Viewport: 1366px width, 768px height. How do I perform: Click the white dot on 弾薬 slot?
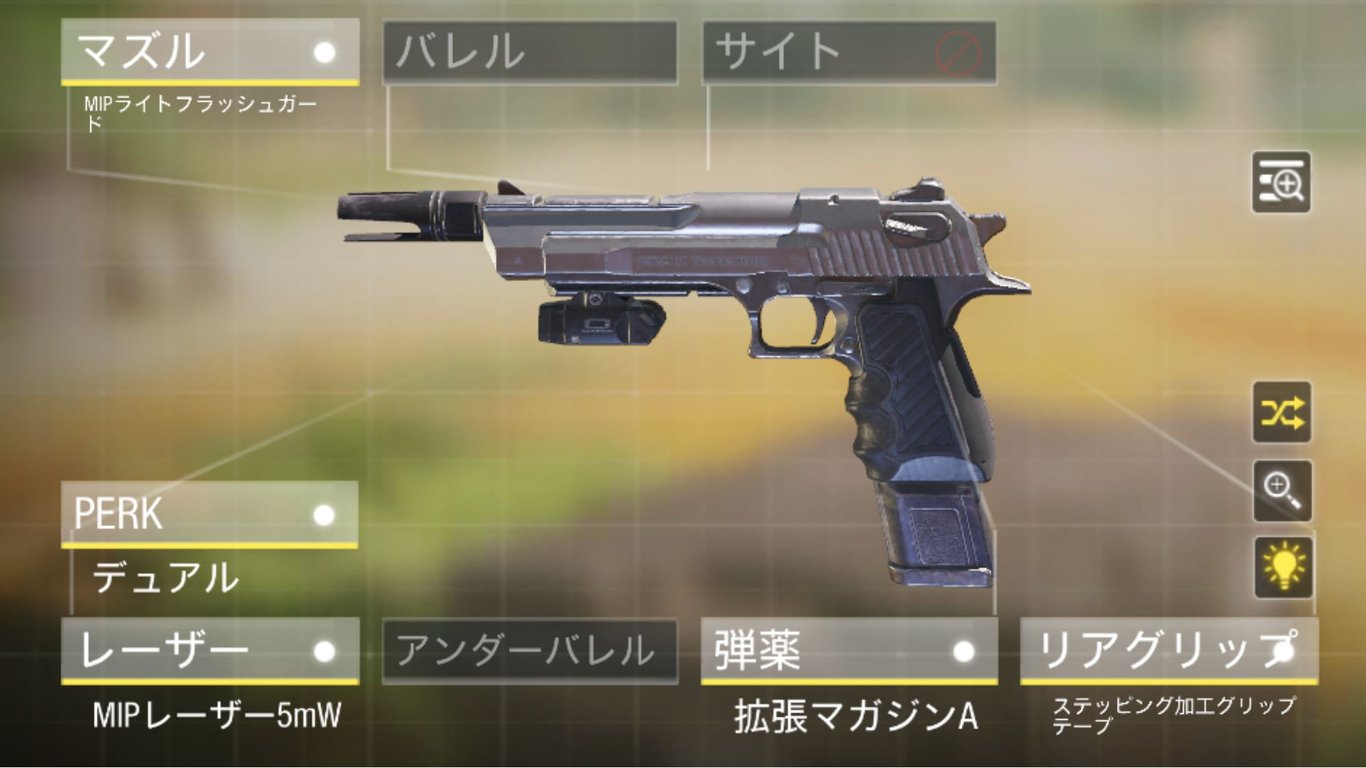click(x=963, y=650)
